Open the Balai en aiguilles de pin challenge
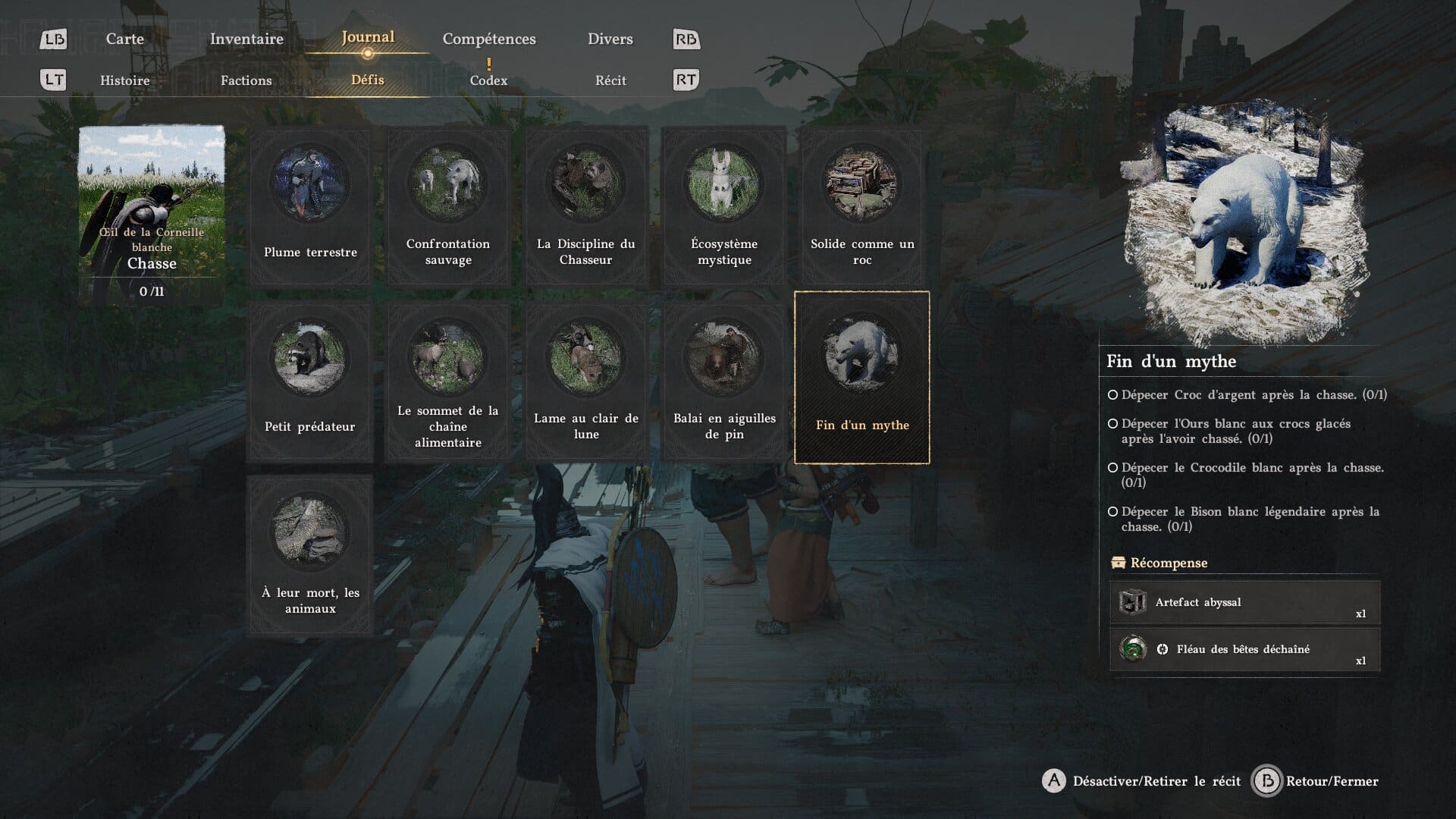Viewport: 1456px width, 819px height. point(724,381)
